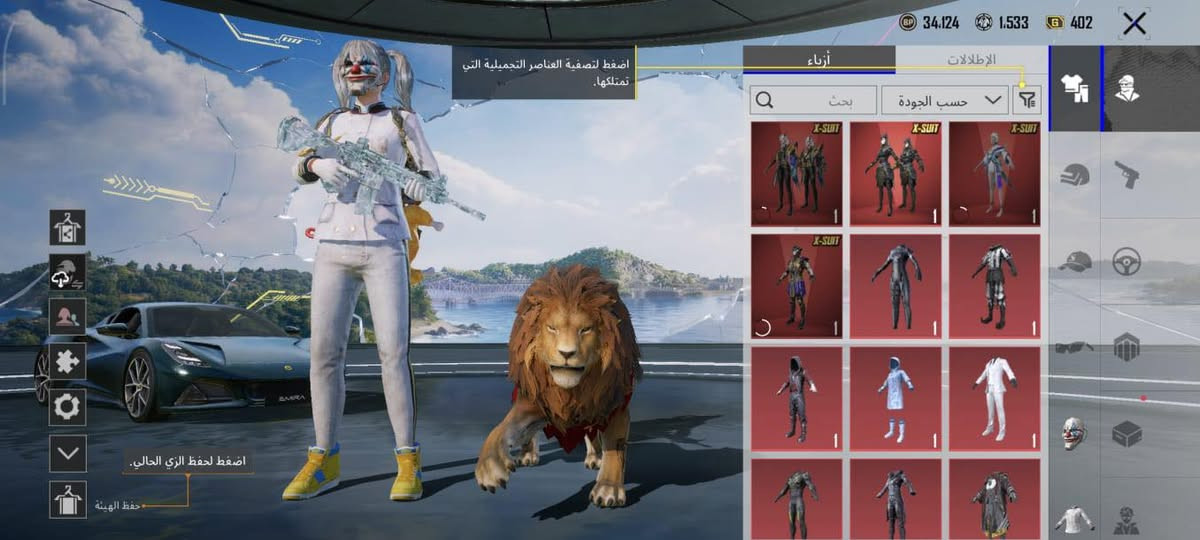Image resolution: width=1200 pixels, height=540 pixels.
Task: Switch to the أزياء outfits tab
Action: [820, 60]
